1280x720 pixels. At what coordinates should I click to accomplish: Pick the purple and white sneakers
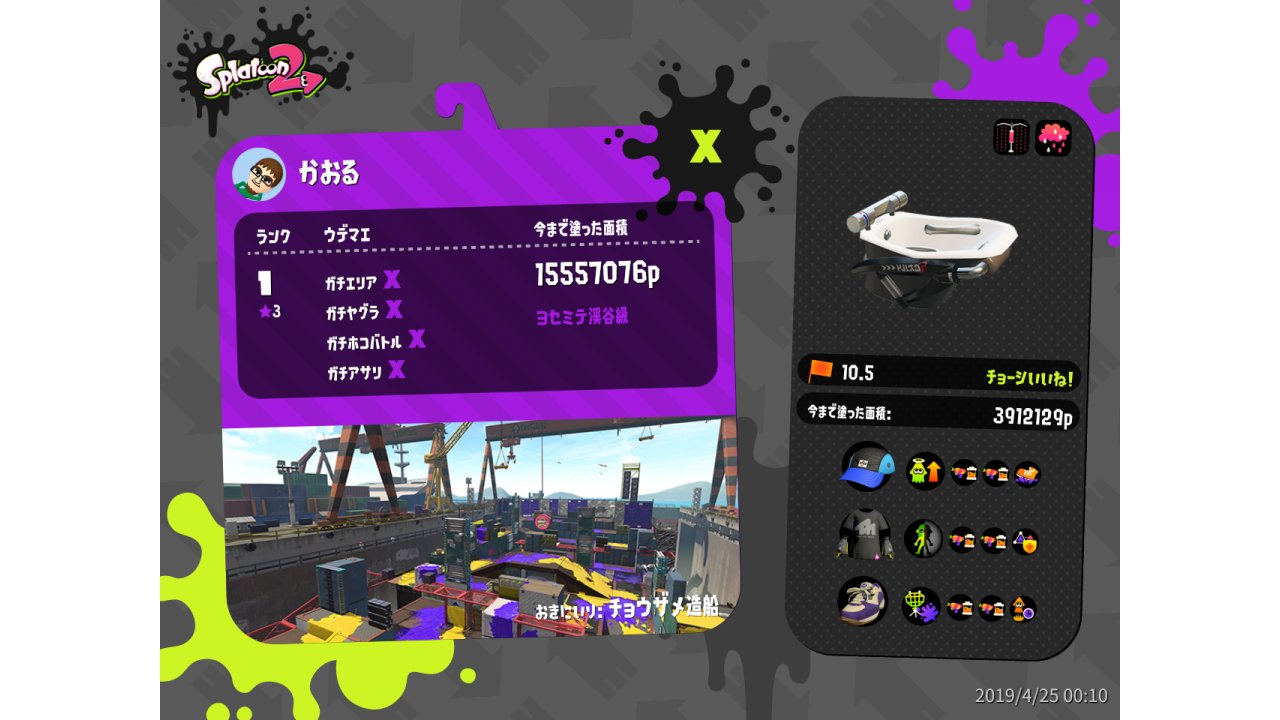[862, 602]
